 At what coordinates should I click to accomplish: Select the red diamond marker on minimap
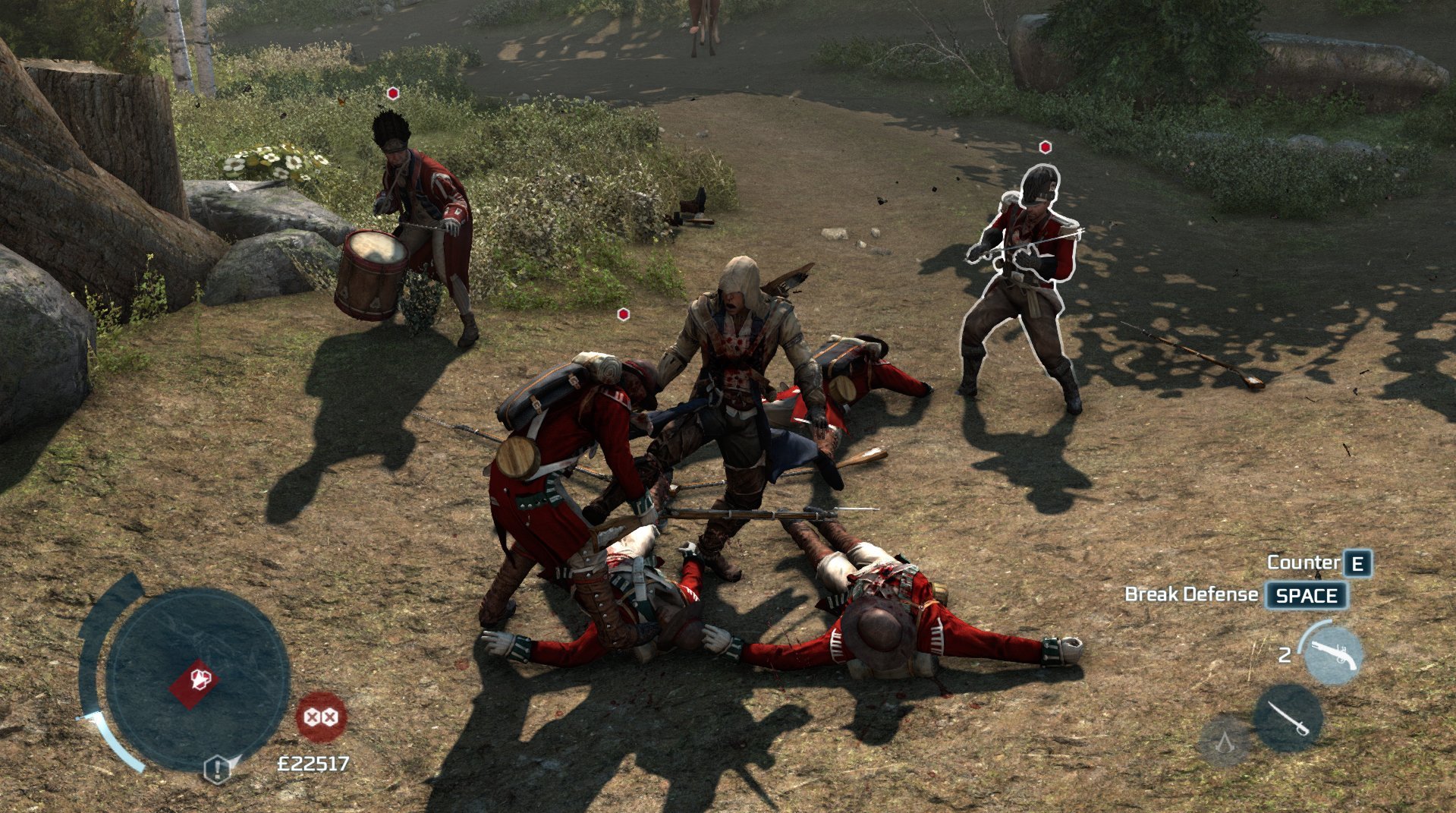click(195, 679)
